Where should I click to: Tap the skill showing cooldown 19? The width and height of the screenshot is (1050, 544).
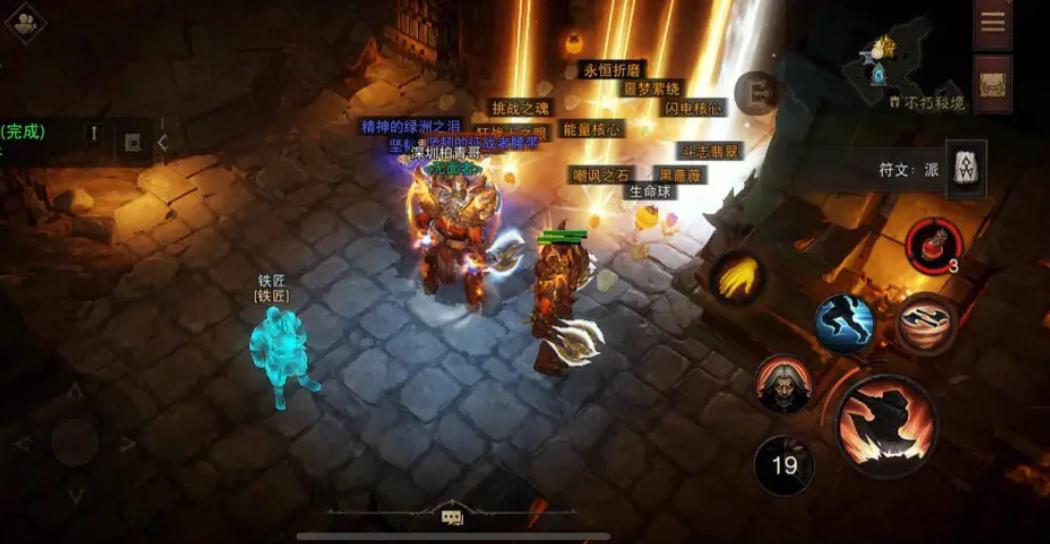click(784, 465)
